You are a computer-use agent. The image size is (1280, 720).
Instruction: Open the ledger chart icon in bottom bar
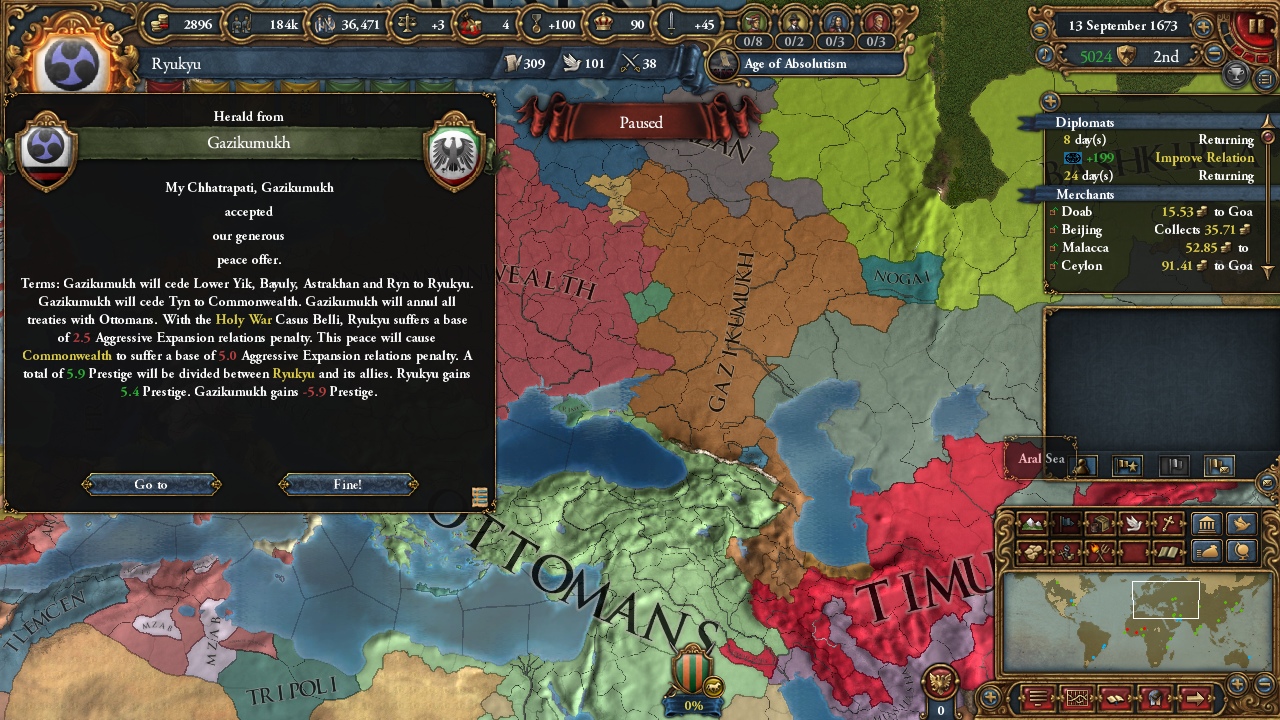click(x=1077, y=697)
